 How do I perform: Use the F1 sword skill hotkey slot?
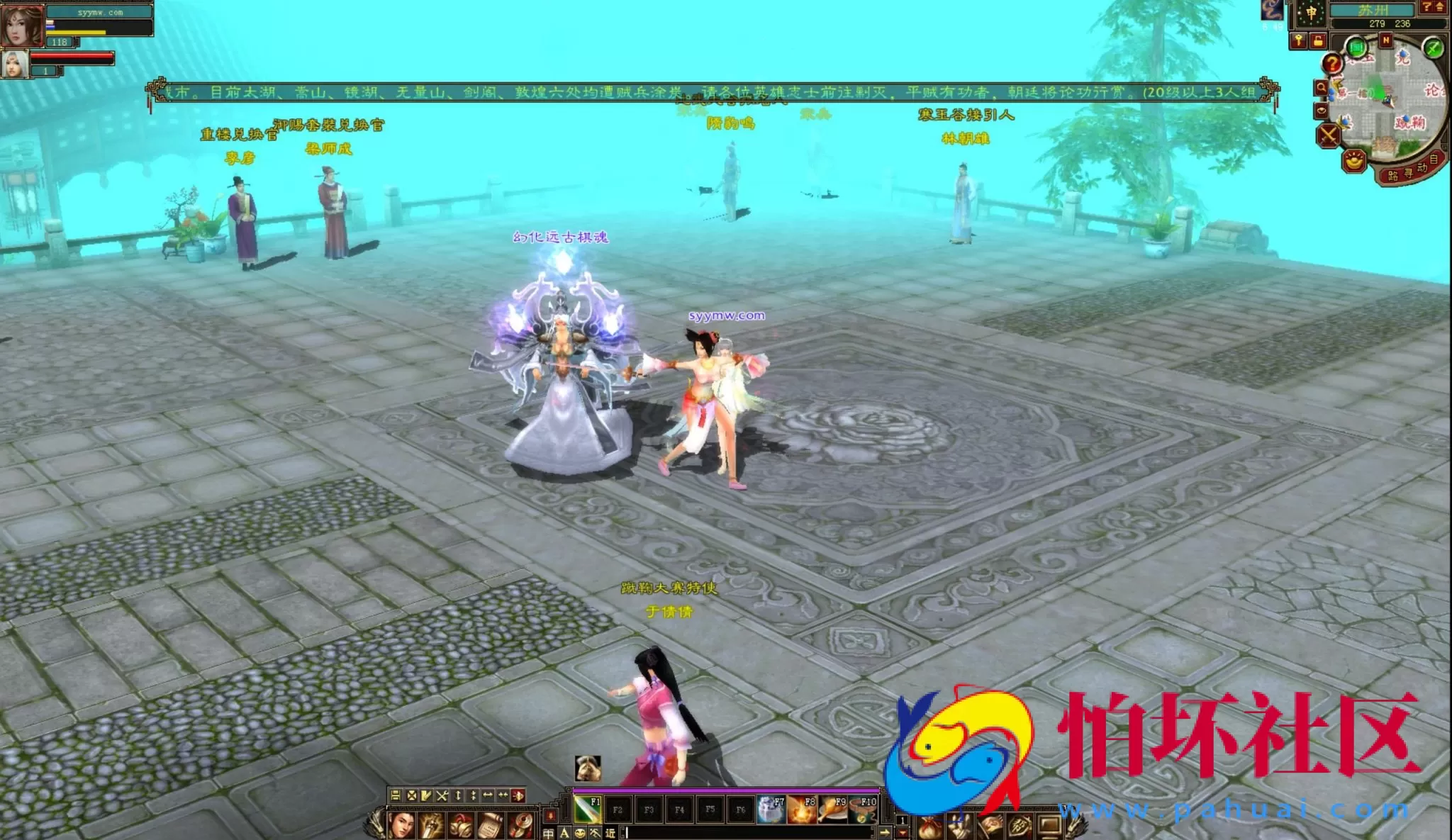tap(587, 810)
